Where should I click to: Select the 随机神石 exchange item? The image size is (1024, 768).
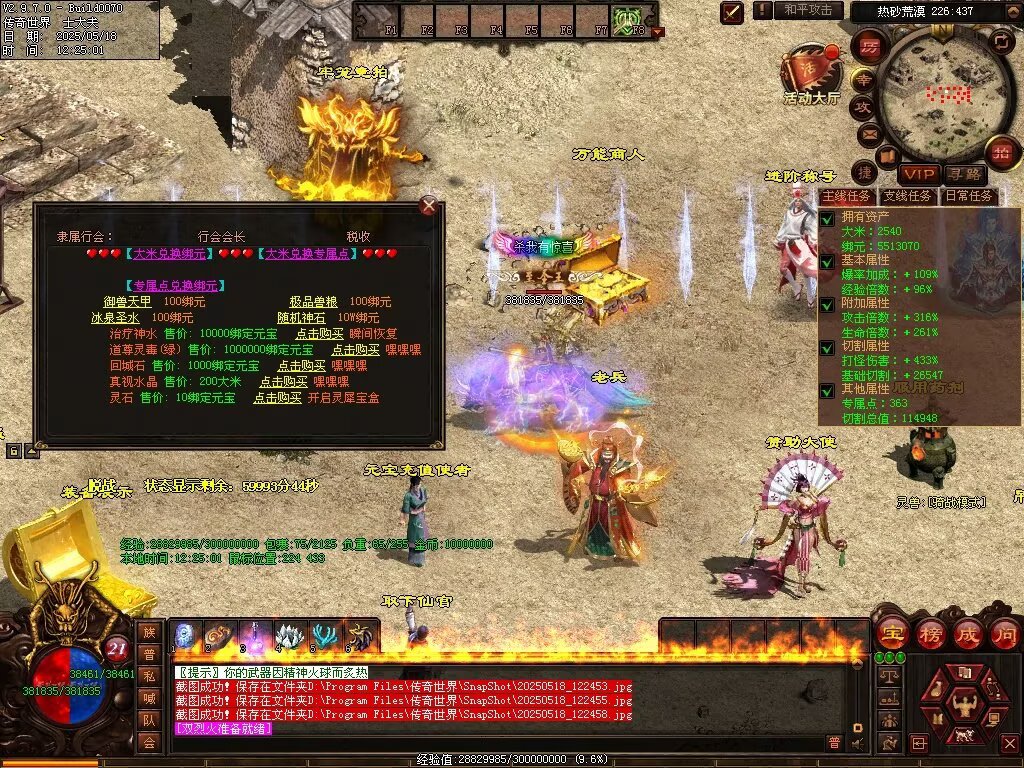point(305,318)
